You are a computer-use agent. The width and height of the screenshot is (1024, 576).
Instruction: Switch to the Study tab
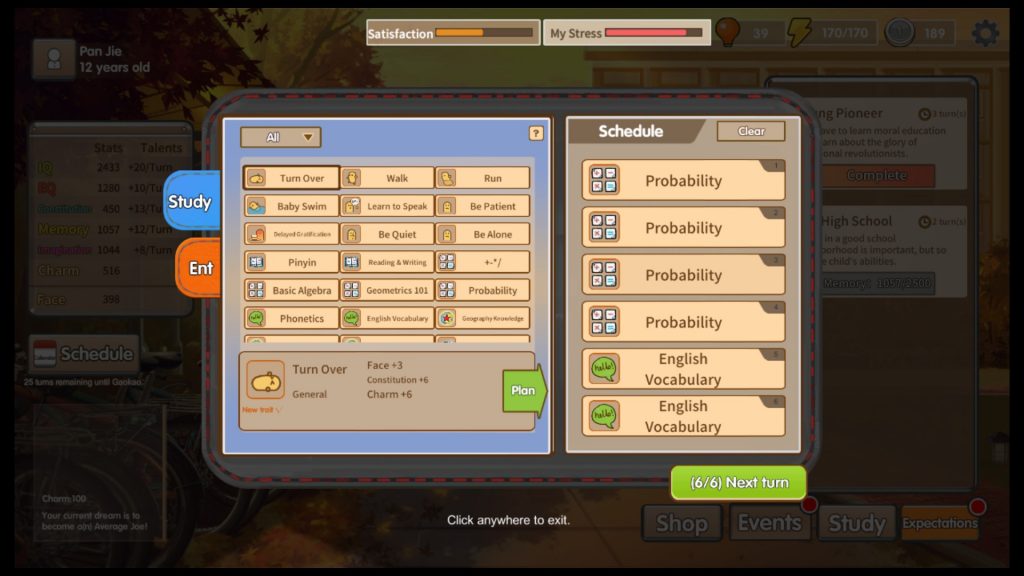190,202
